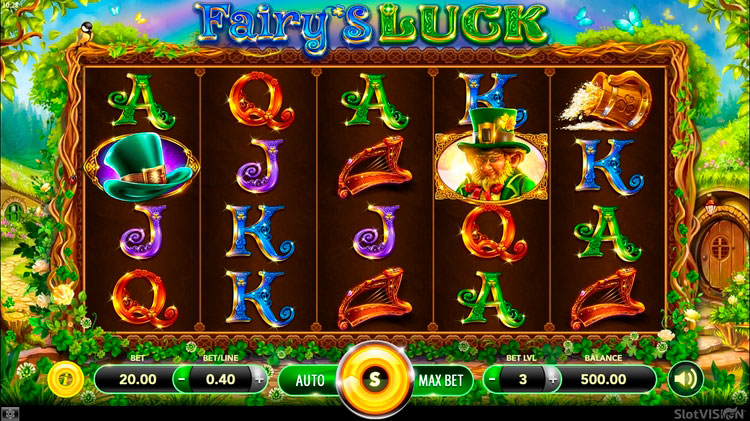Enable AUTO spin mode

click(310, 380)
